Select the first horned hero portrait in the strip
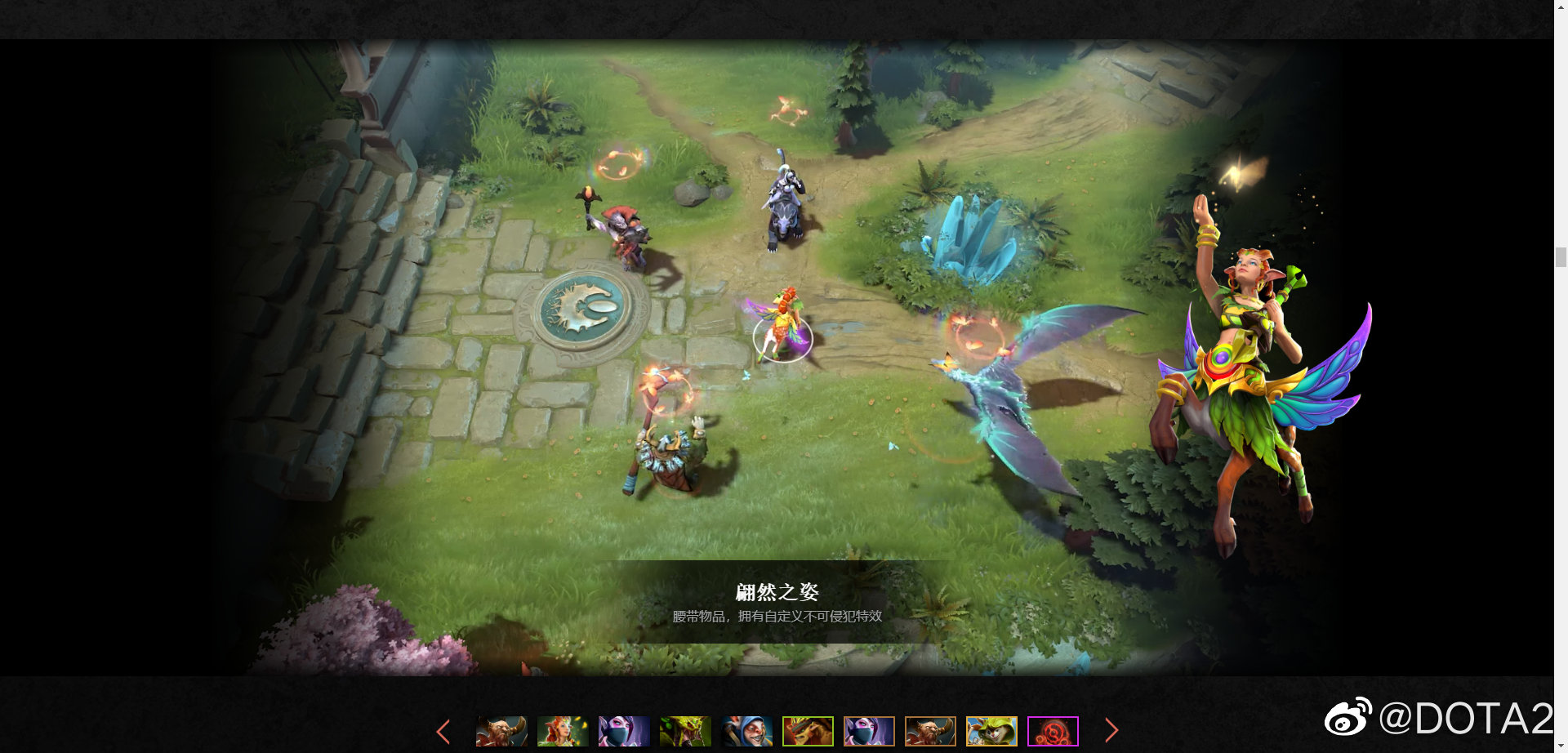Screen dimensions: 1568x753 point(500,731)
